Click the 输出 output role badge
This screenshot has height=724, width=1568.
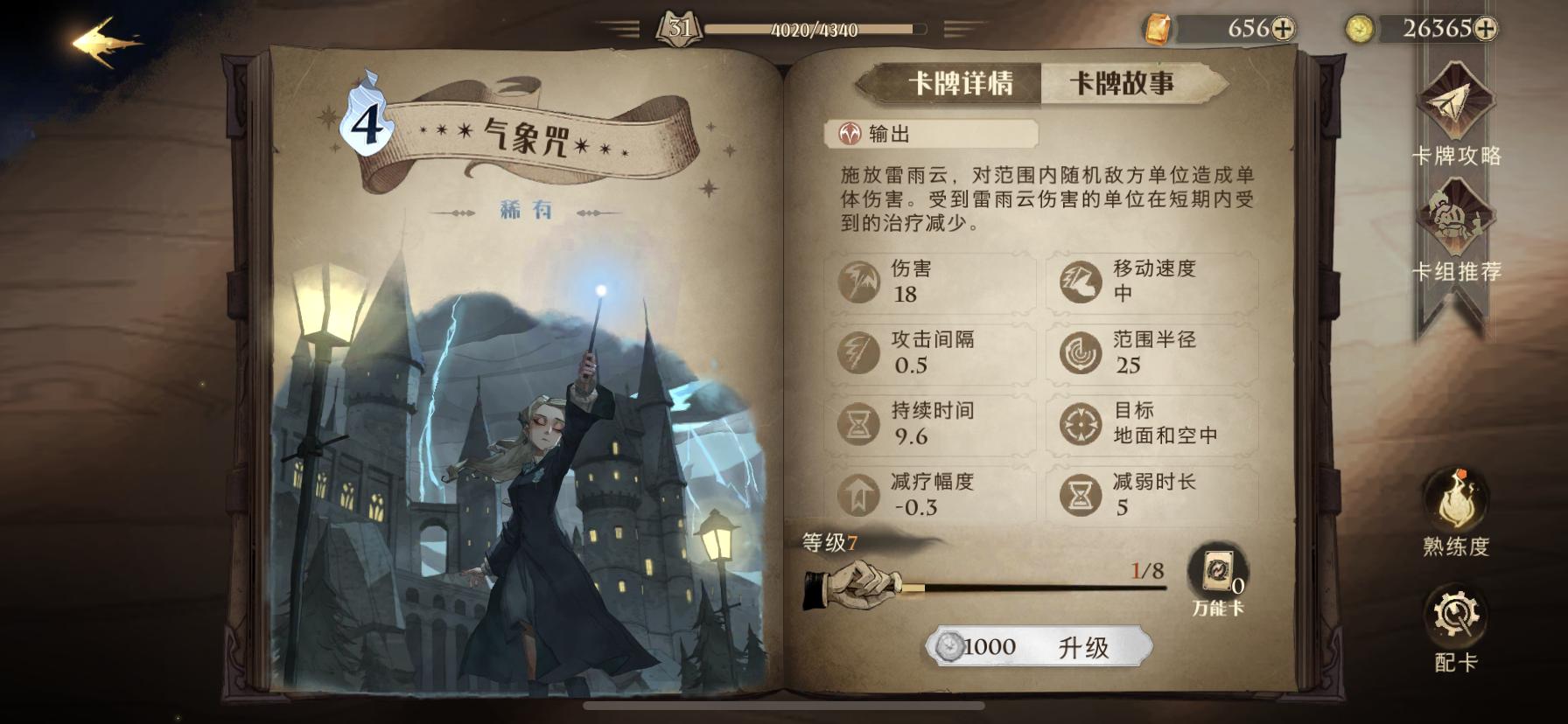(x=875, y=135)
